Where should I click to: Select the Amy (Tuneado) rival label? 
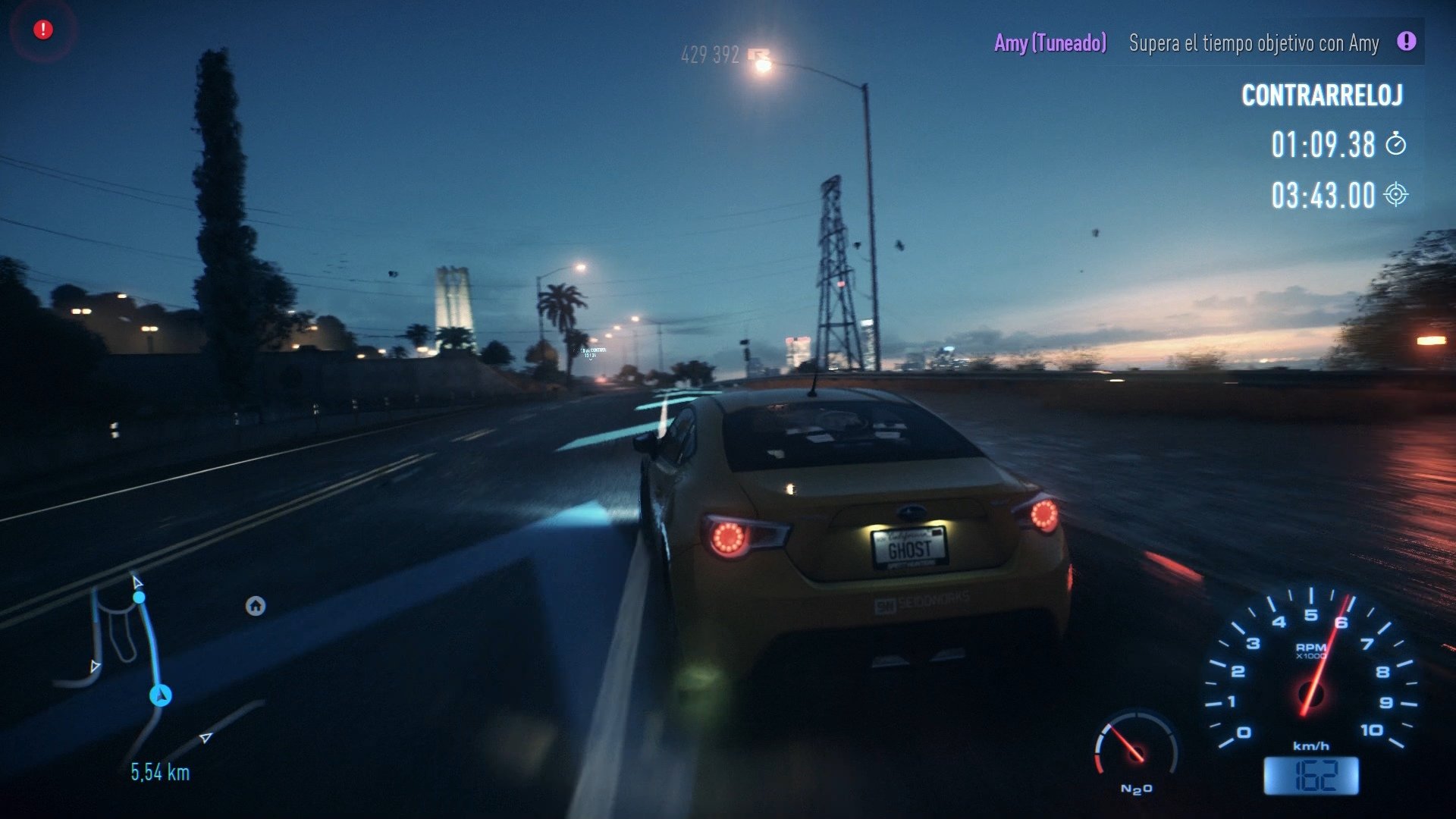1050,43
